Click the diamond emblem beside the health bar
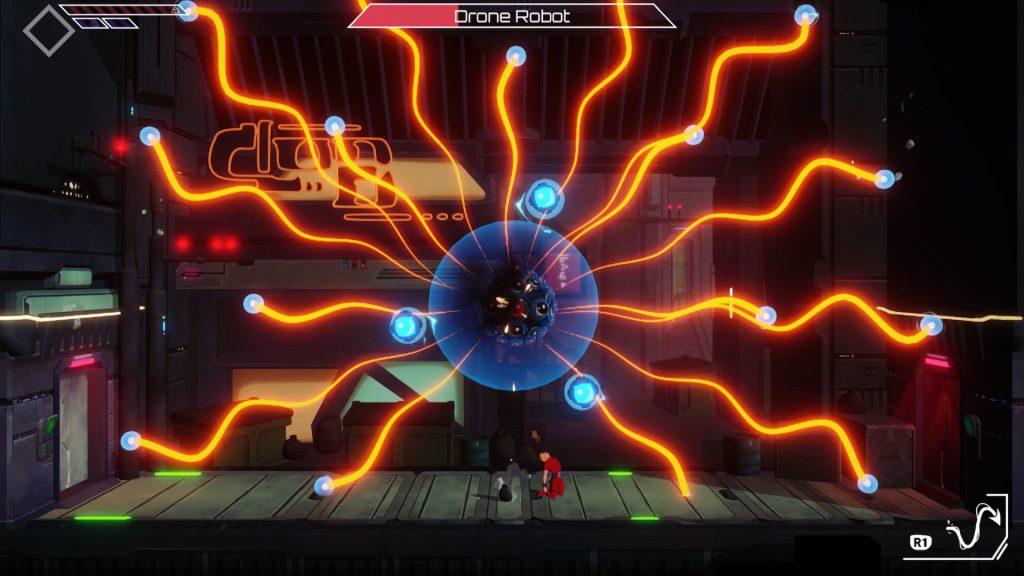The width and height of the screenshot is (1024, 576). 48,31
